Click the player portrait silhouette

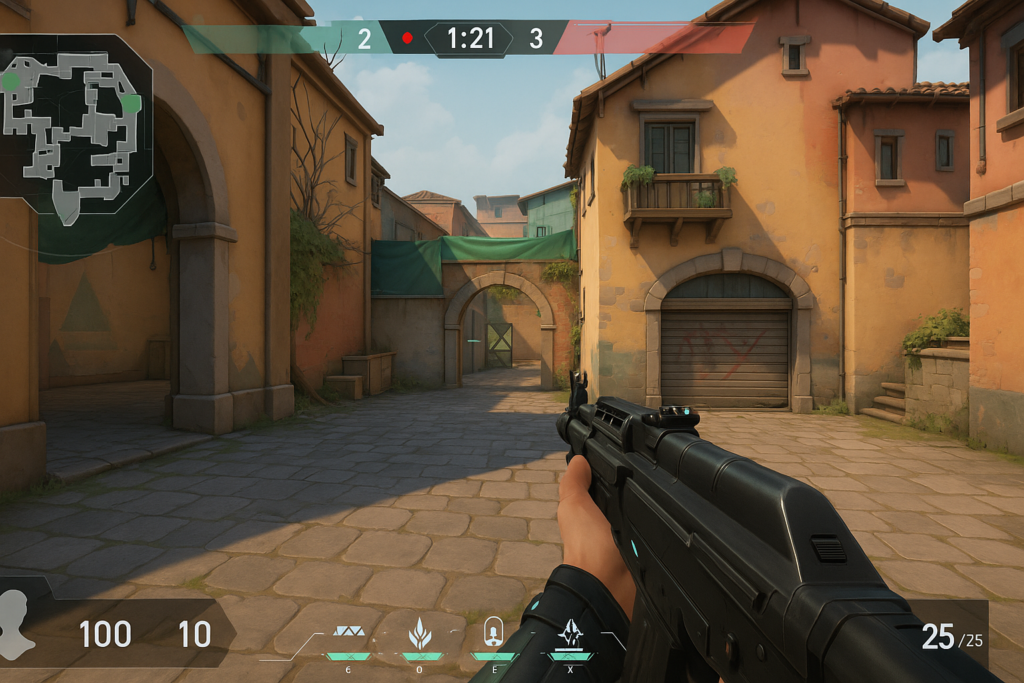(17, 625)
